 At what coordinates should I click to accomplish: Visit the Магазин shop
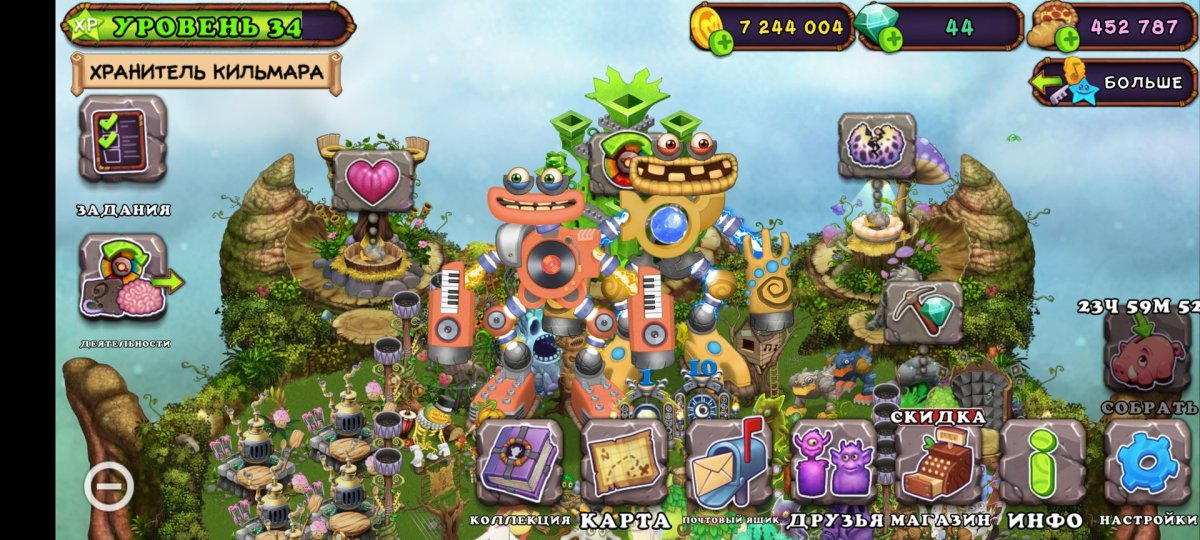pos(937,461)
